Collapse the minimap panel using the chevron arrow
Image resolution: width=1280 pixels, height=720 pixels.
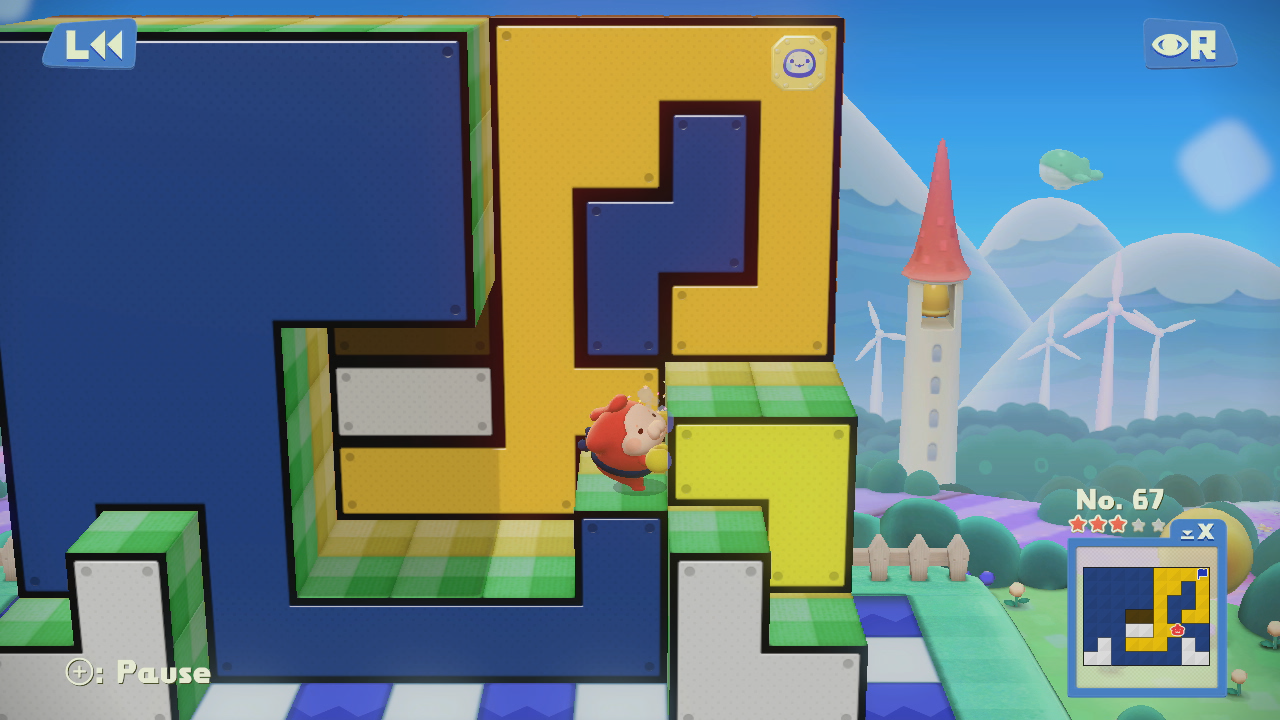tap(1188, 534)
